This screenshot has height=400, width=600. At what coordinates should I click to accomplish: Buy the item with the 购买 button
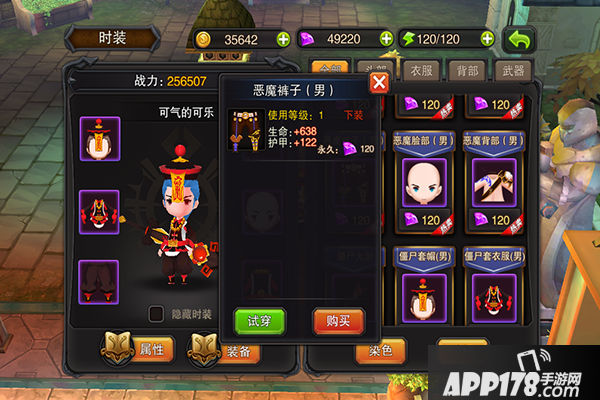click(x=338, y=320)
